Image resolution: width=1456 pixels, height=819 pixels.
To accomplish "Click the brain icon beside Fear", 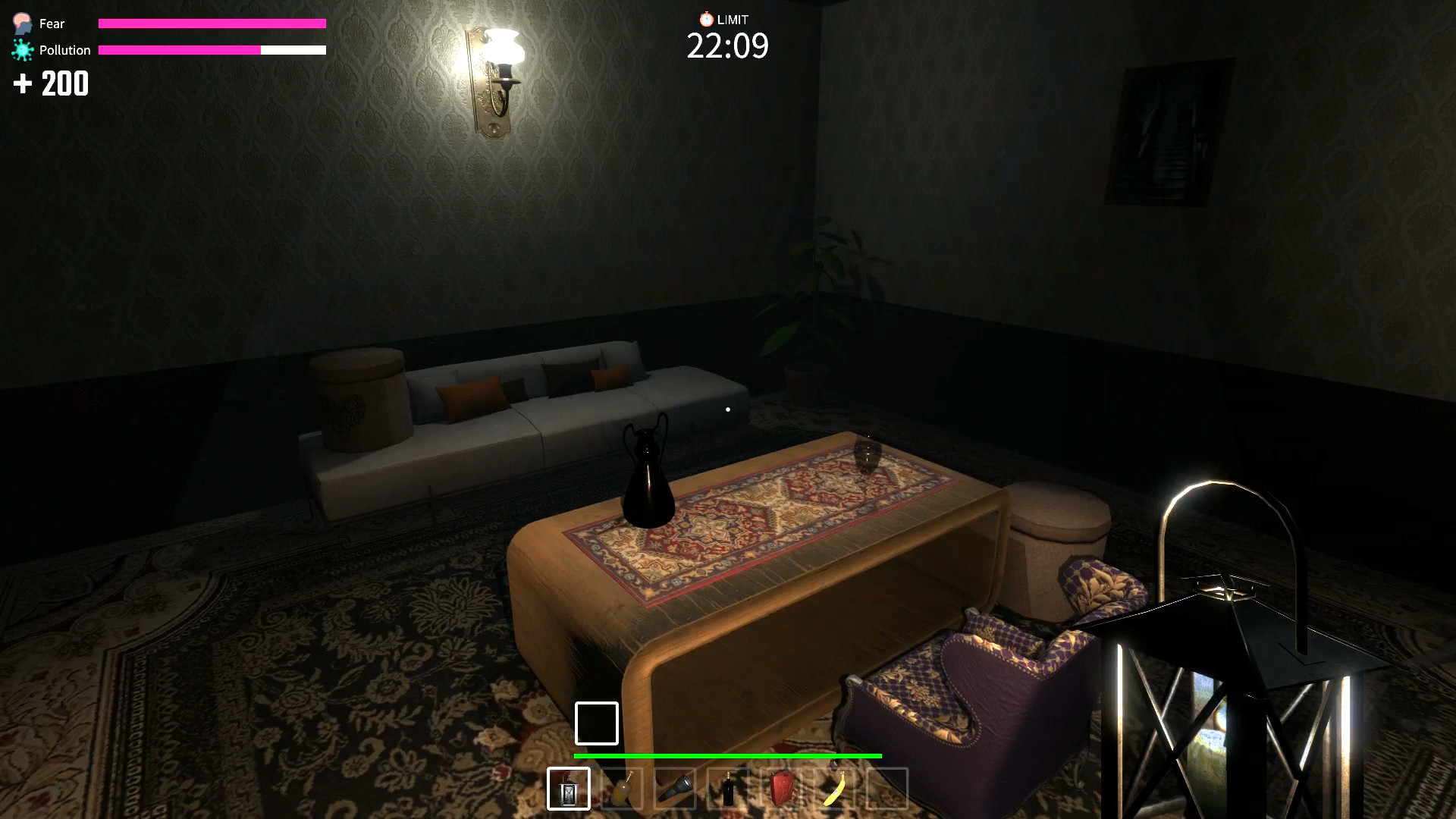I will pos(20,22).
